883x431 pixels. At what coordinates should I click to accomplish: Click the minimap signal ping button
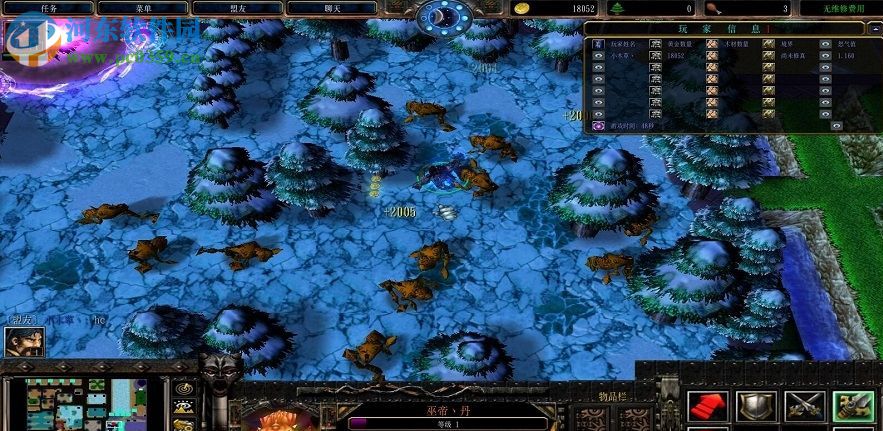pyautogui.click(x=184, y=388)
